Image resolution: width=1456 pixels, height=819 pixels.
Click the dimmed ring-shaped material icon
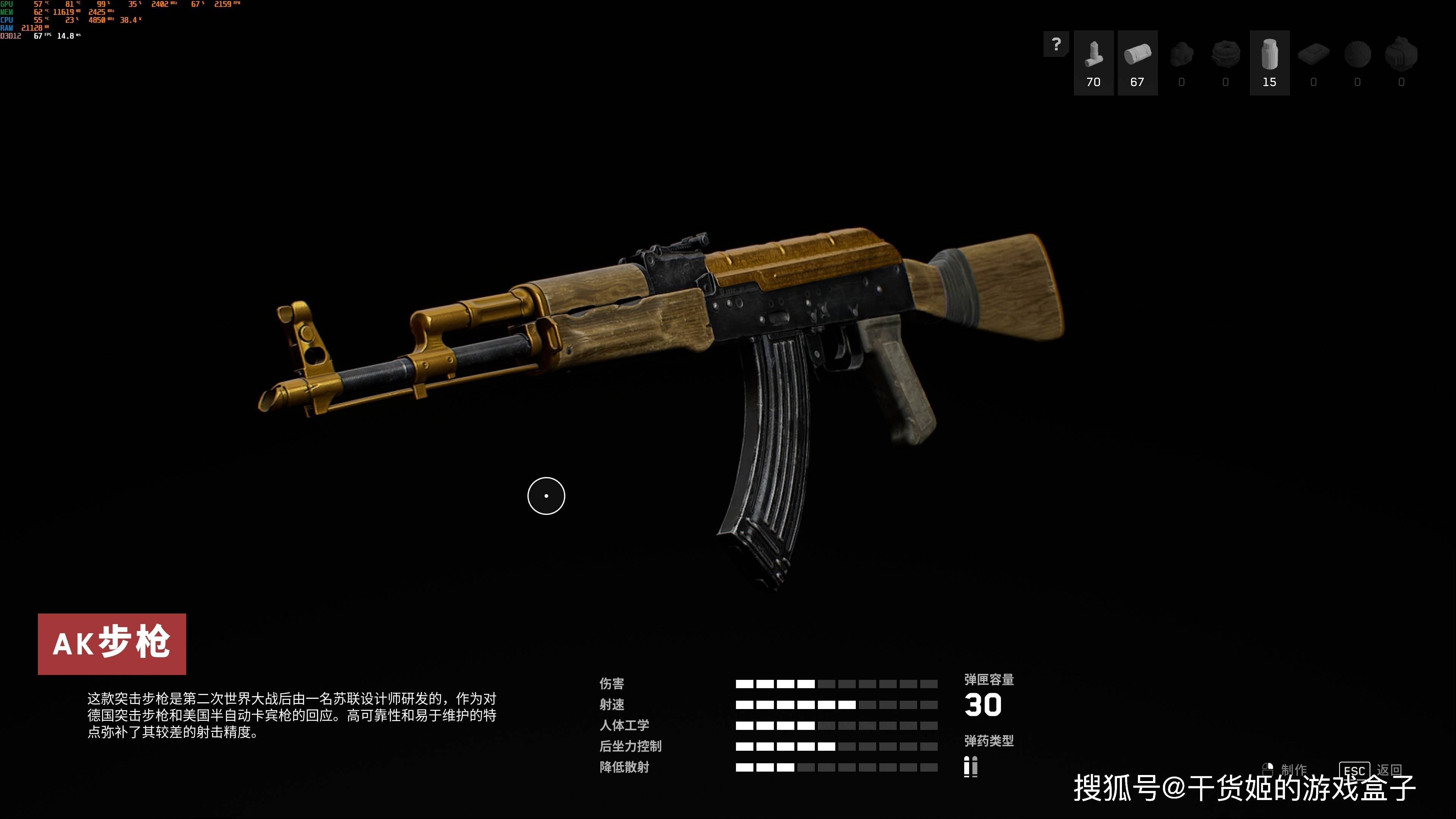pos(1225,55)
